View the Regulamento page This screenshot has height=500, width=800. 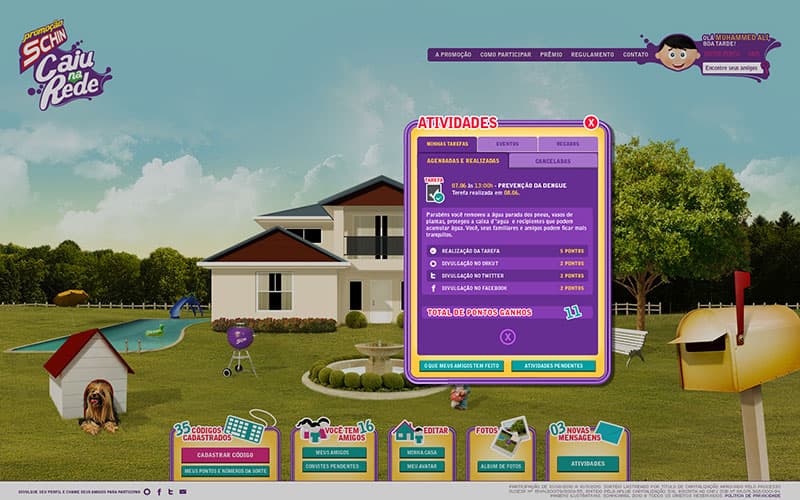(x=593, y=54)
